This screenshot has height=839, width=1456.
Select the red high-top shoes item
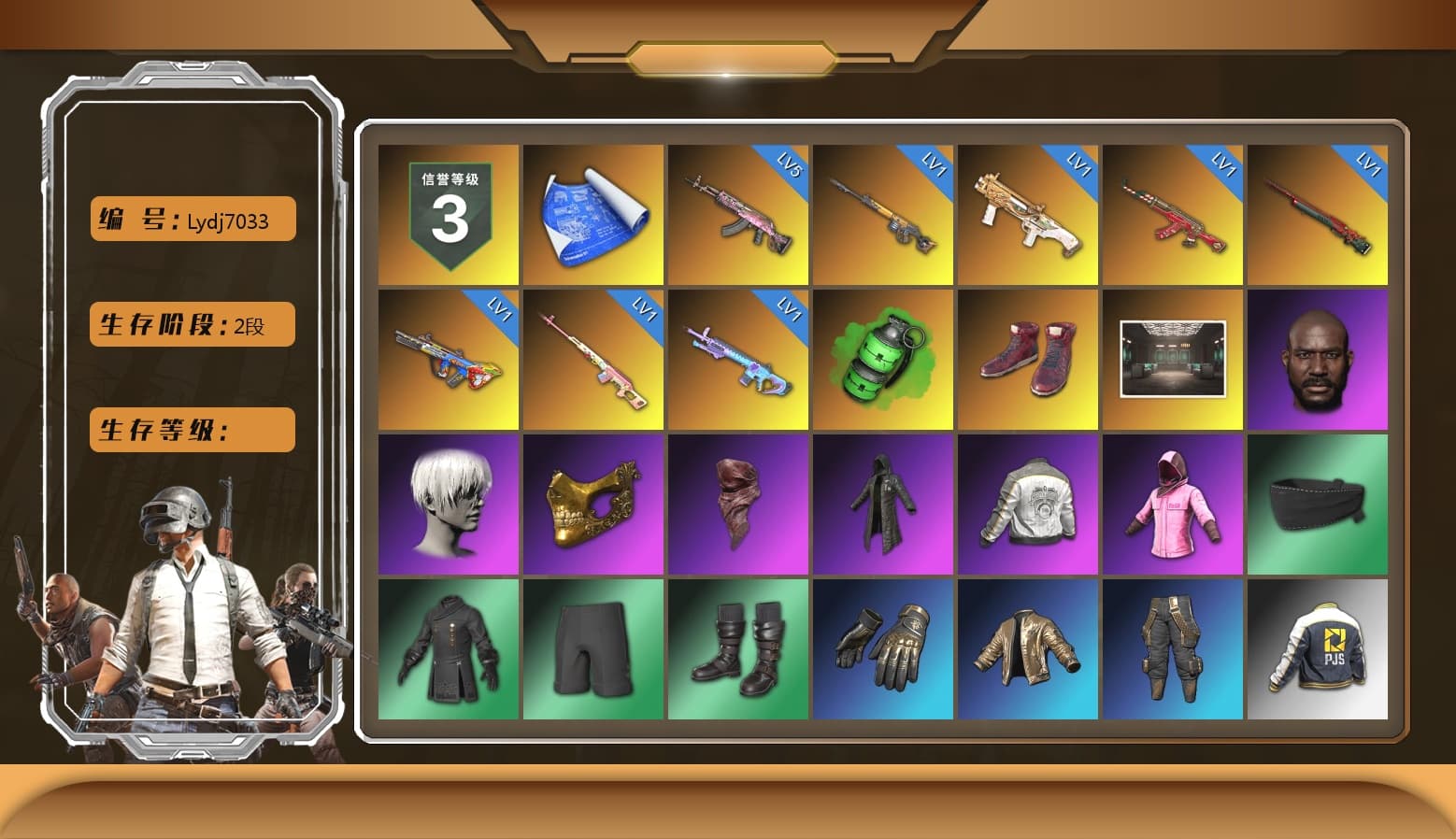pos(1028,358)
